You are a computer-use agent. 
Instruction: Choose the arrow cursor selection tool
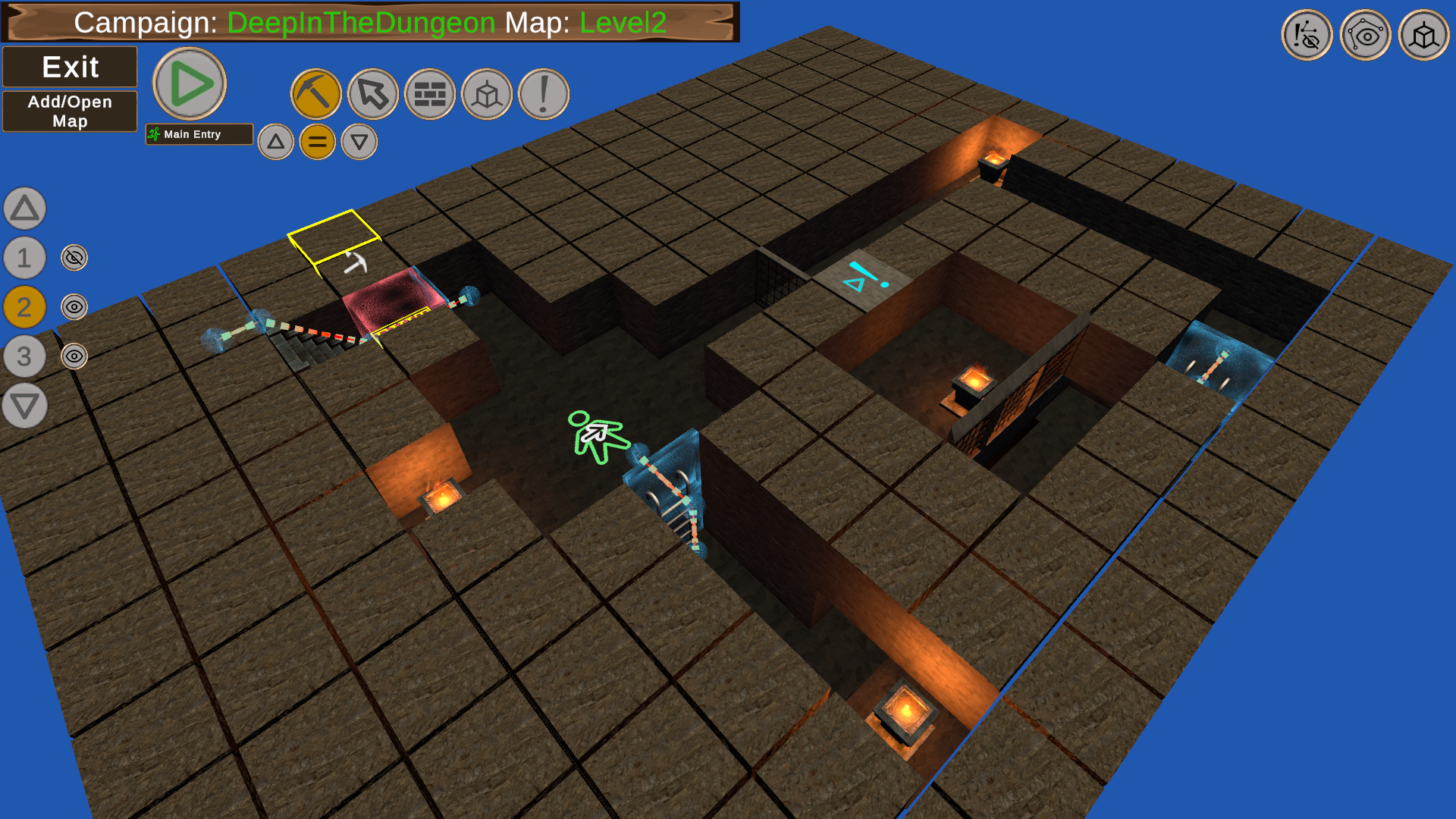point(373,95)
